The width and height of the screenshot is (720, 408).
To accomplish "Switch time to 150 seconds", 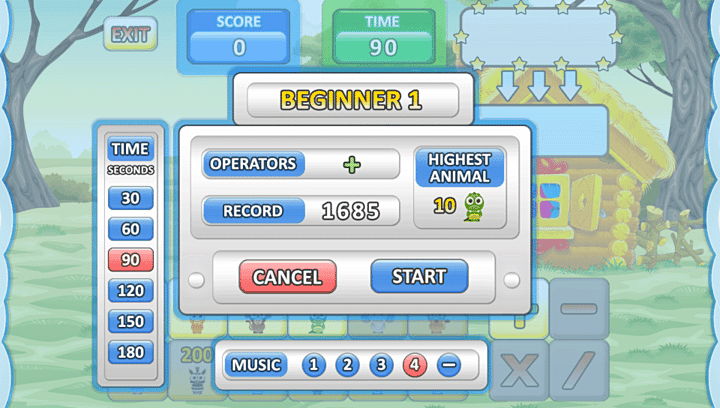I will pyautogui.click(x=131, y=322).
